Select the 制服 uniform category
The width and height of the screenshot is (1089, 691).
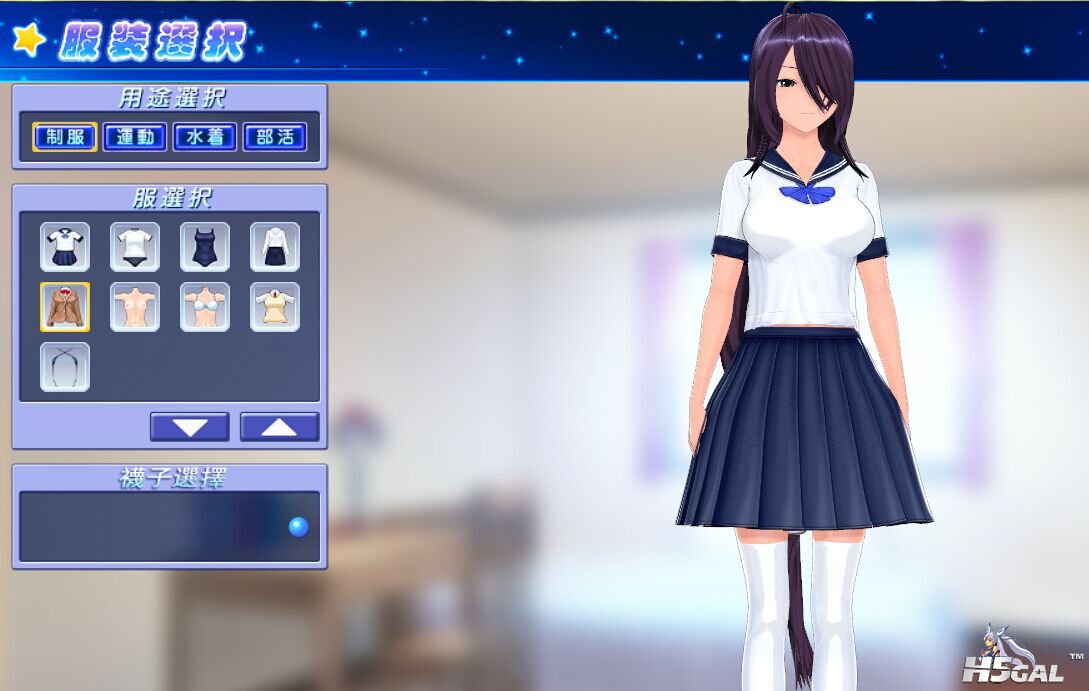(65, 137)
